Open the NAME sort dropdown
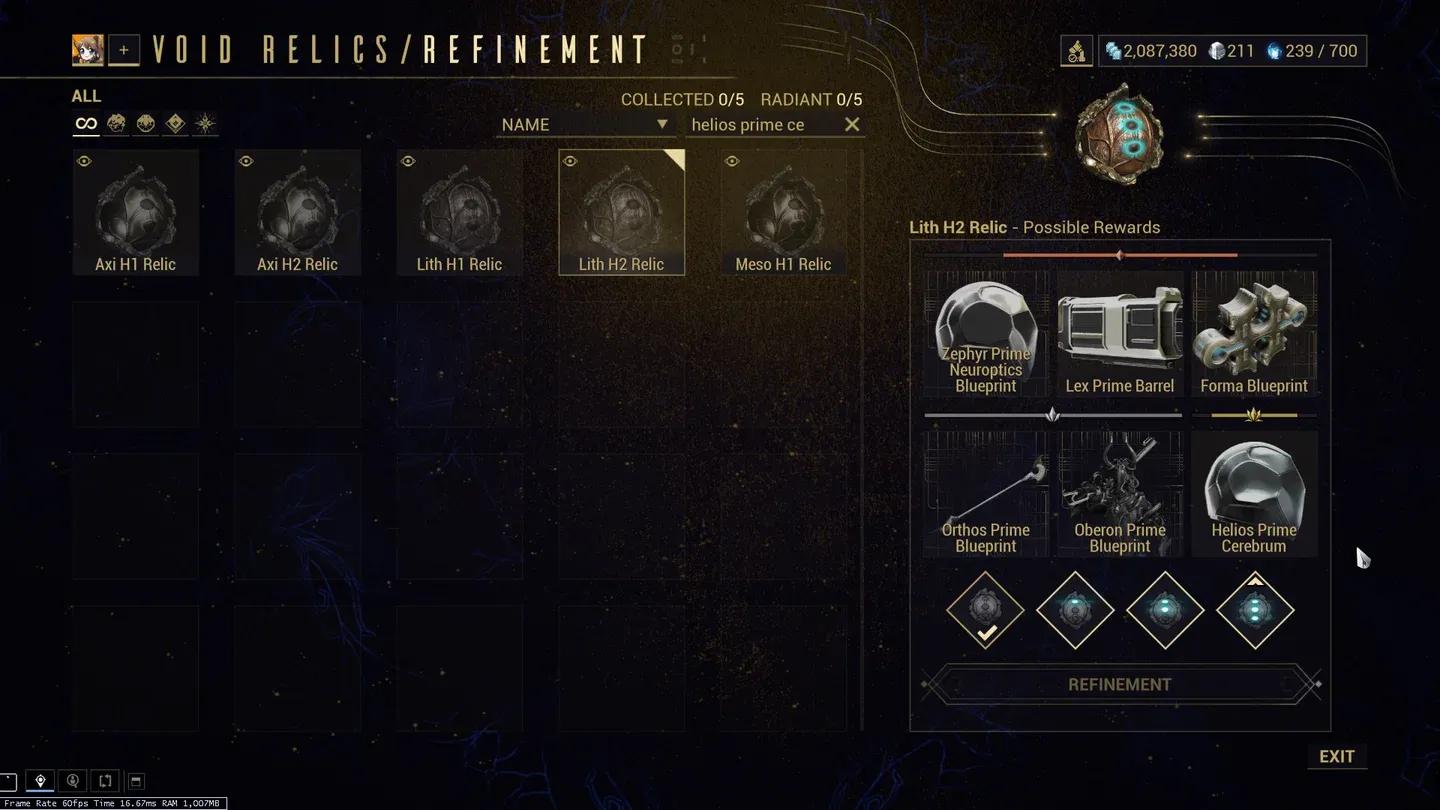 coord(585,124)
